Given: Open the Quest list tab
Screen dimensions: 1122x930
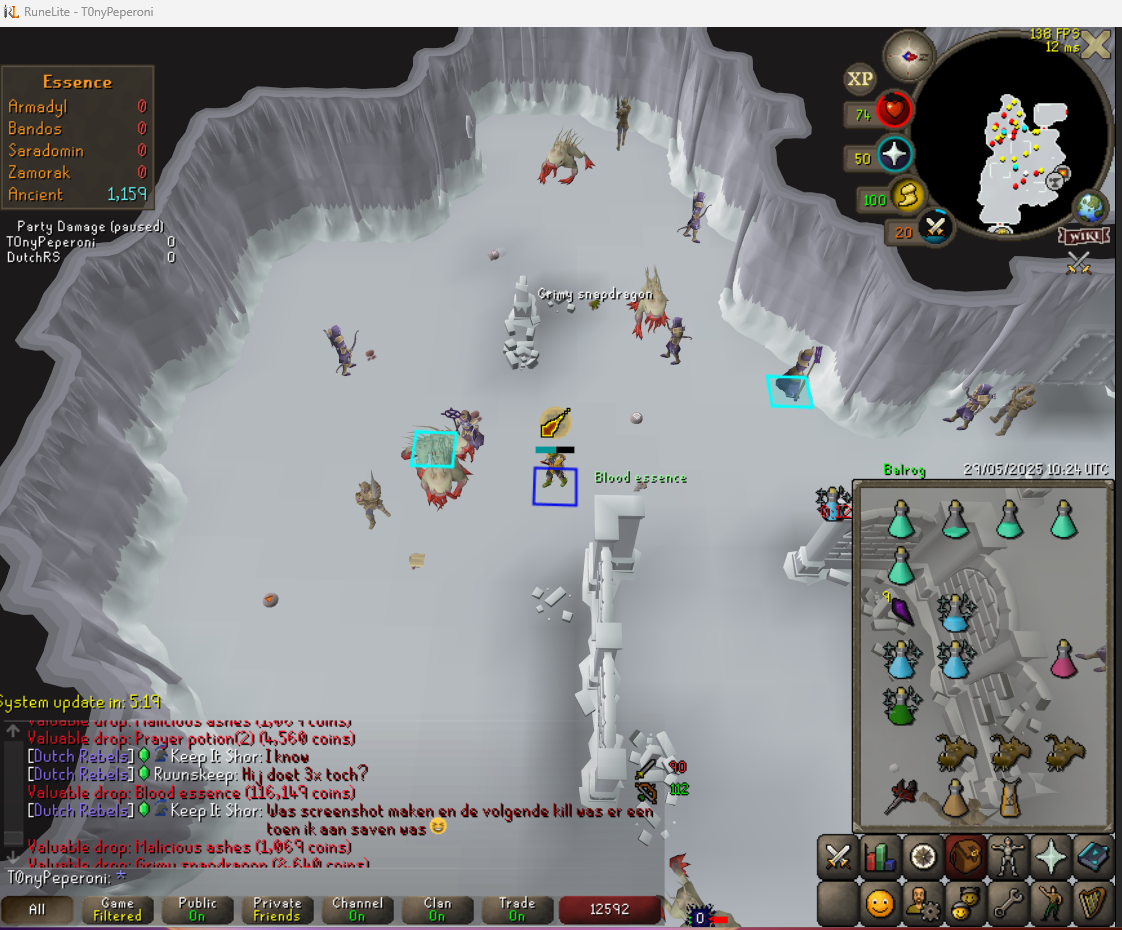Looking at the screenshot, I should [922, 857].
